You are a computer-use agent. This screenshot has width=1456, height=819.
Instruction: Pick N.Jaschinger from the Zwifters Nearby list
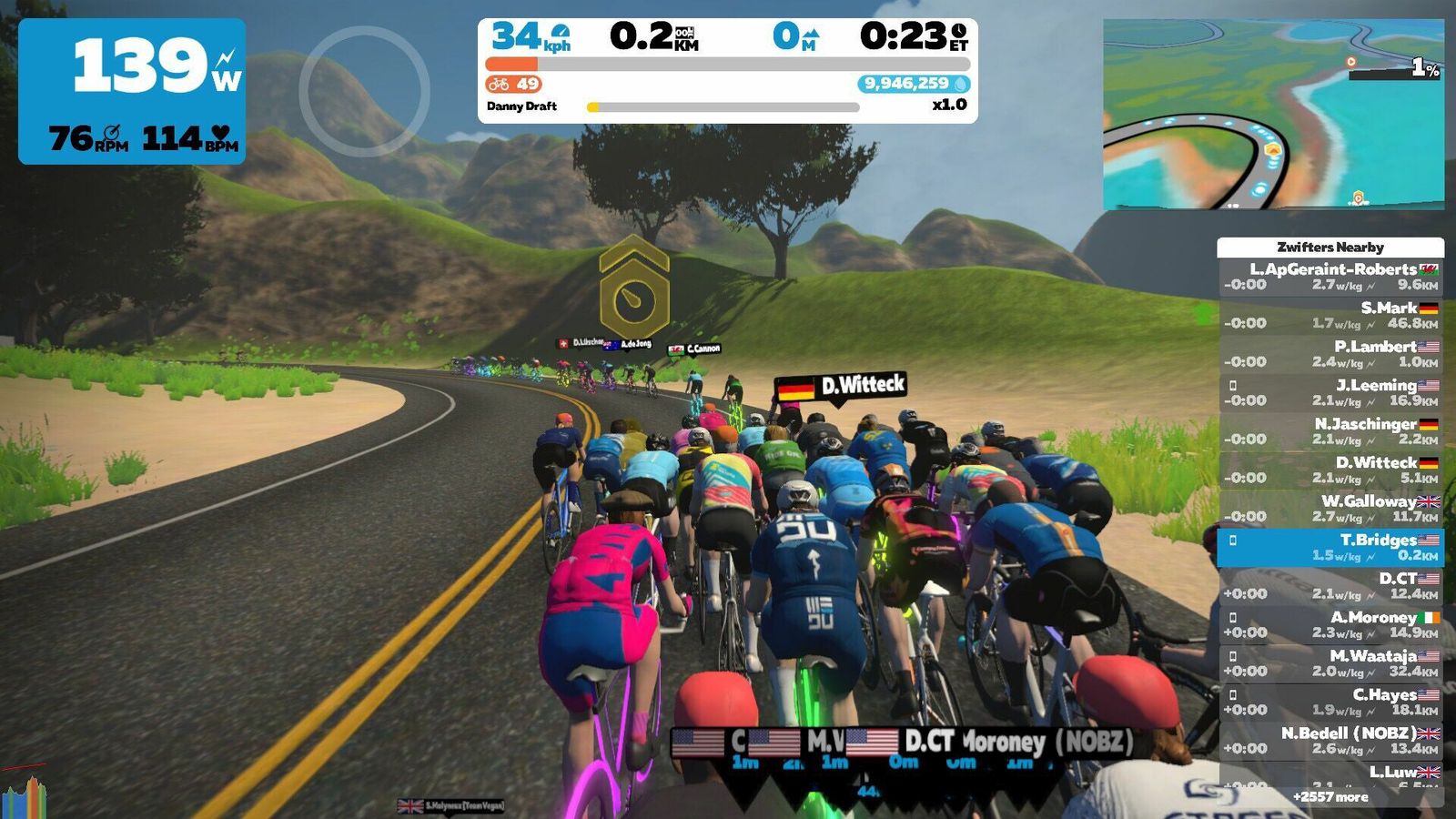1330,431
